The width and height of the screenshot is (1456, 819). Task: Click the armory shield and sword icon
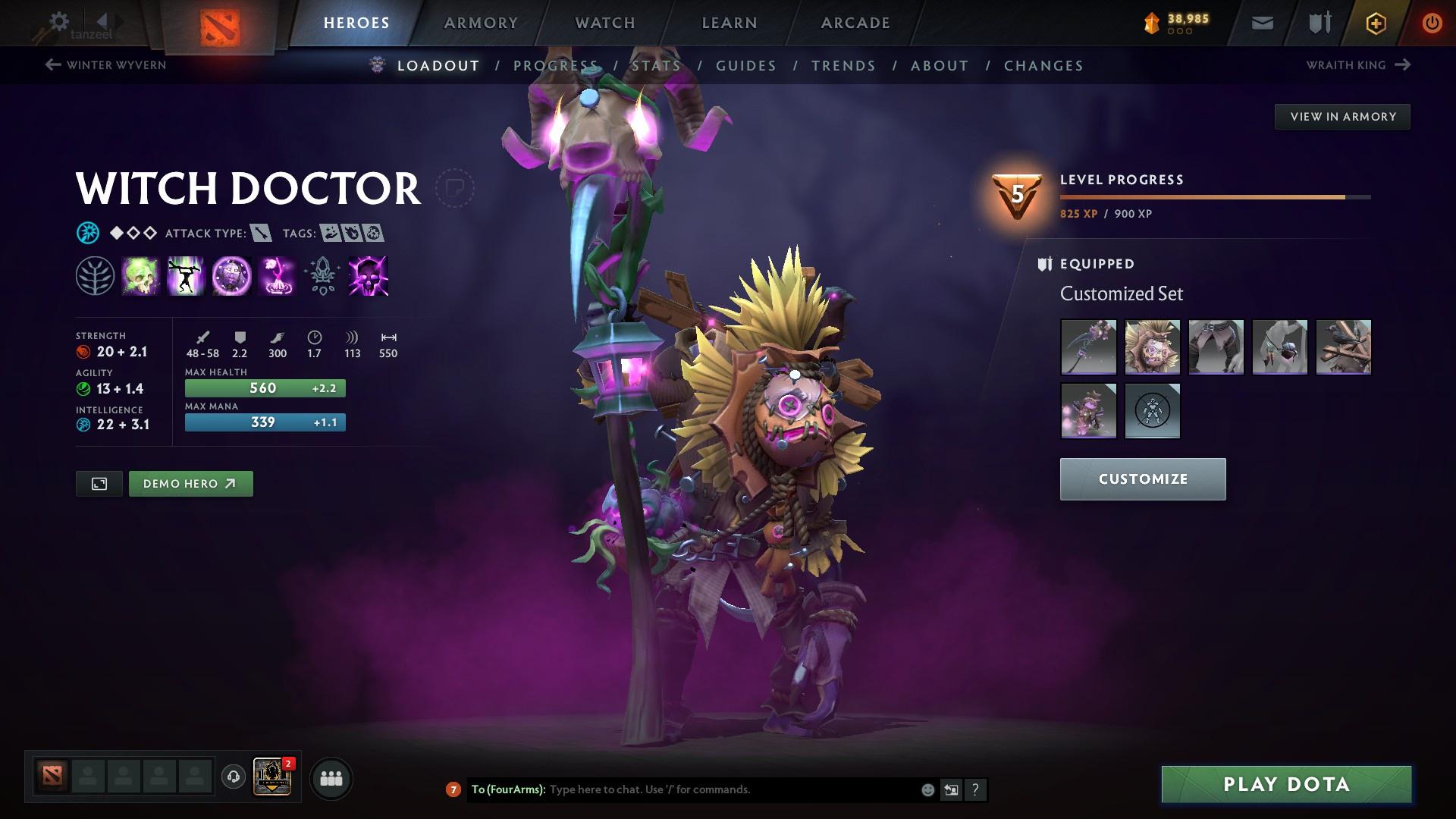point(1318,22)
